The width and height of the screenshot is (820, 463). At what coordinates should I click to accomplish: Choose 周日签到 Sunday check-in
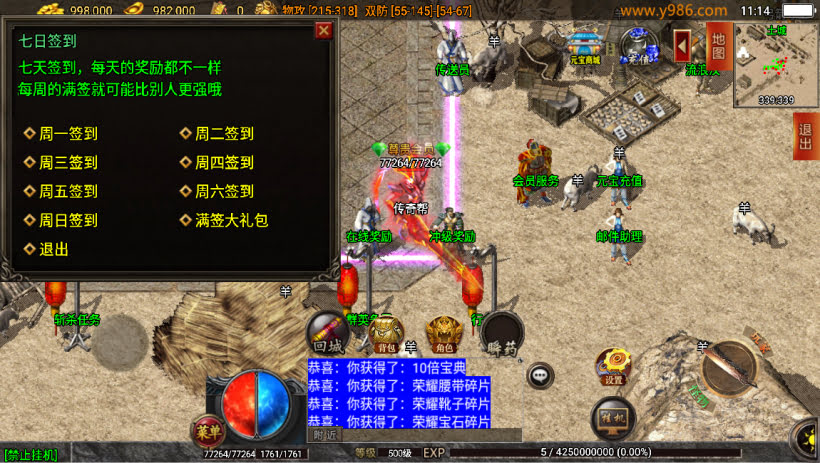point(67,221)
